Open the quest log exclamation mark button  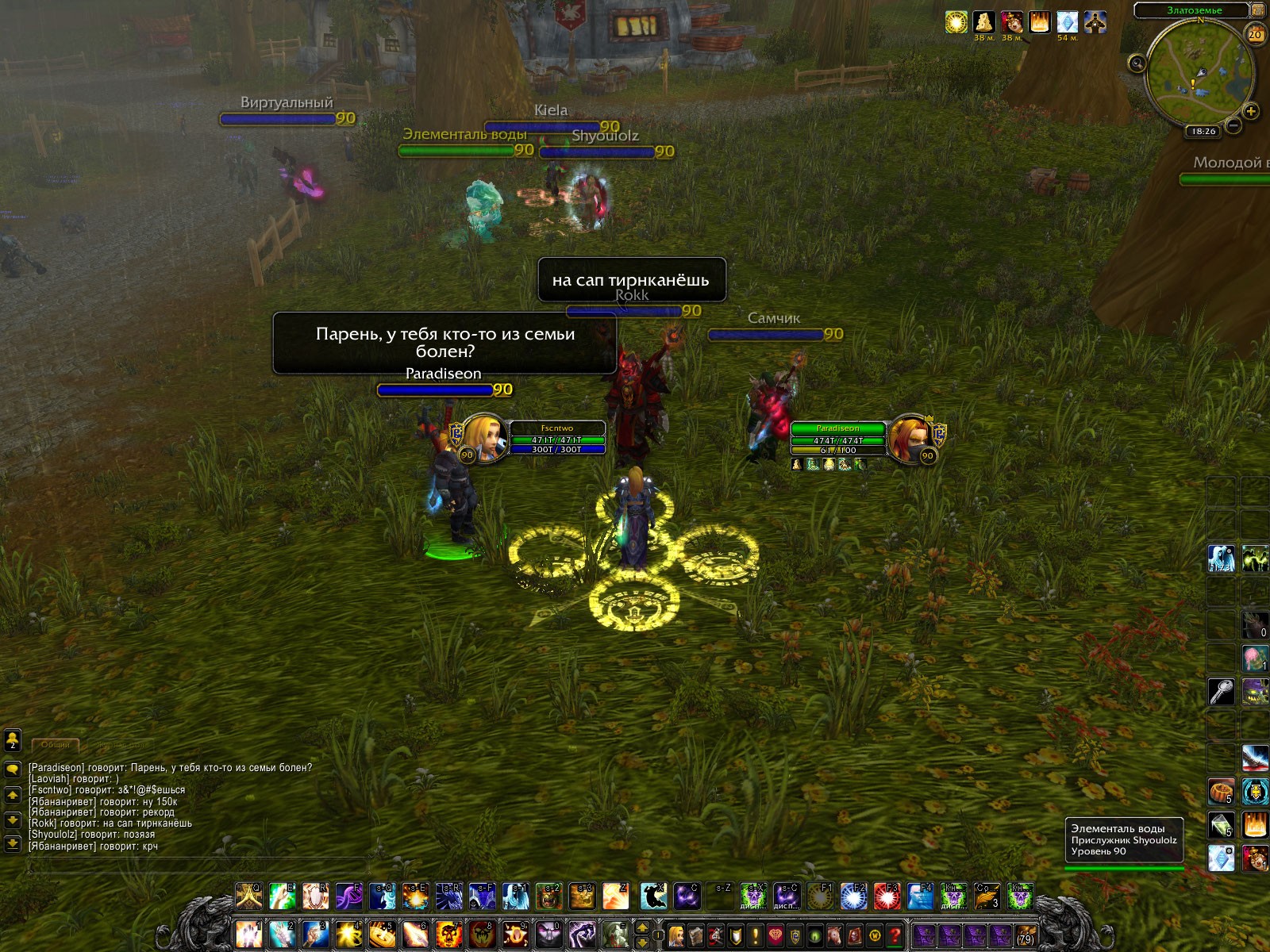point(756,935)
